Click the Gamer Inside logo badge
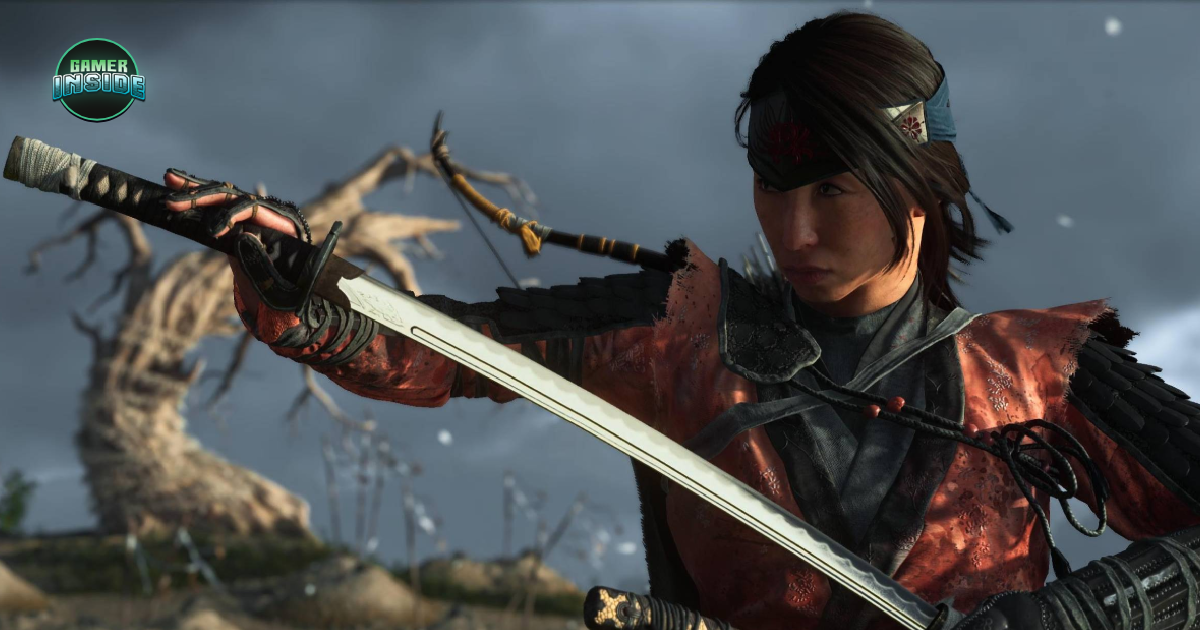 click(x=99, y=79)
